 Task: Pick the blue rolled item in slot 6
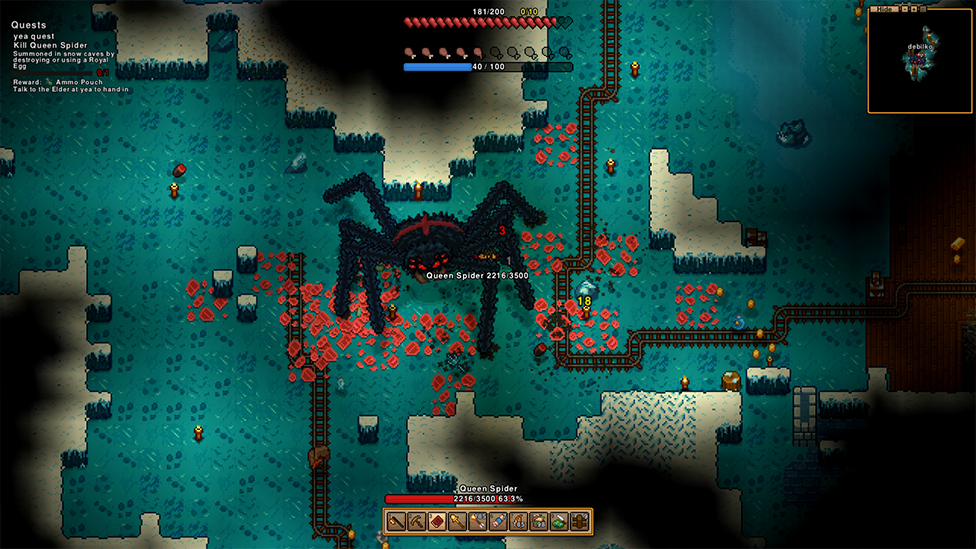coord(497,522)
